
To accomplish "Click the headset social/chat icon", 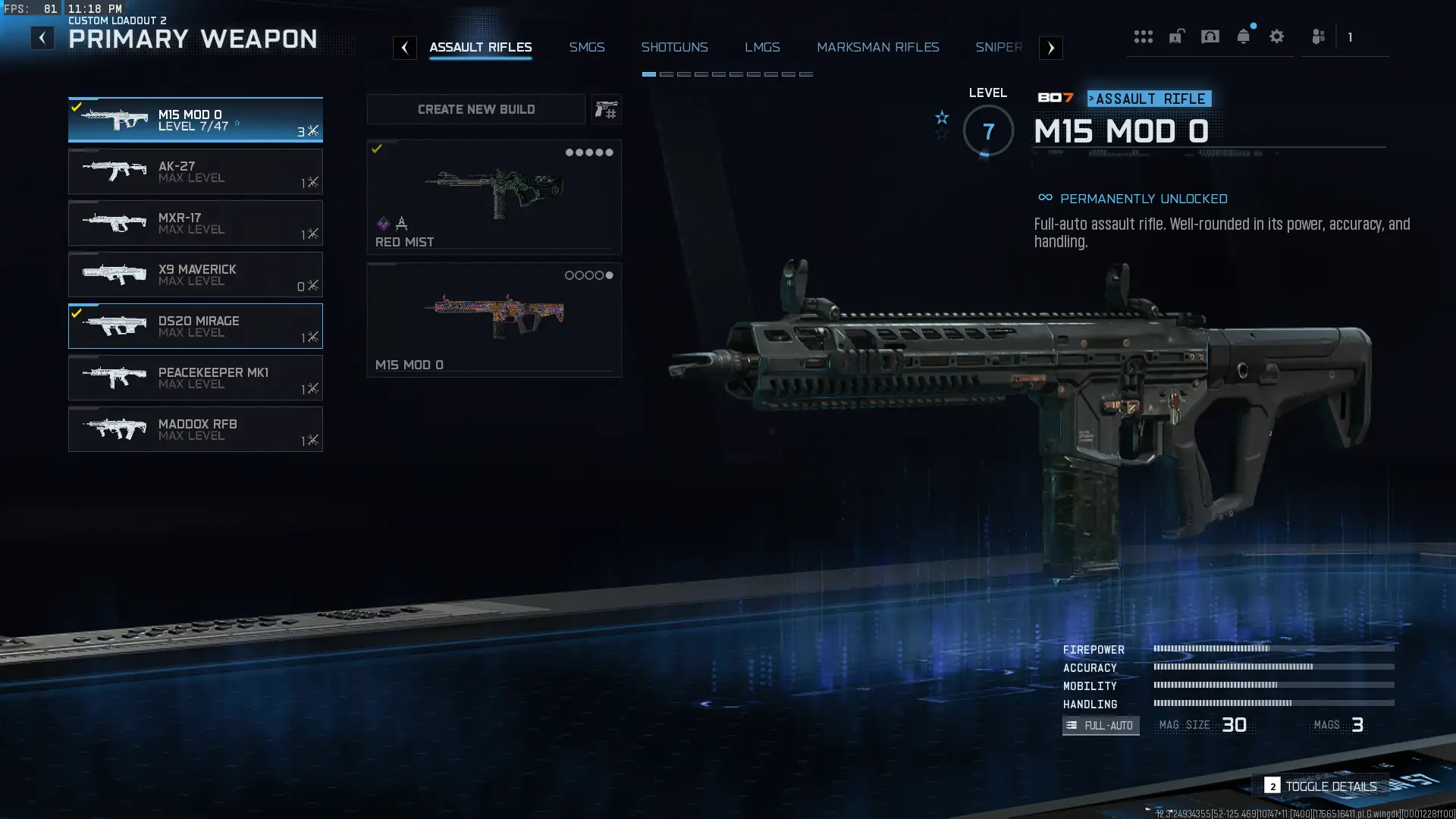I will 1211,36.
